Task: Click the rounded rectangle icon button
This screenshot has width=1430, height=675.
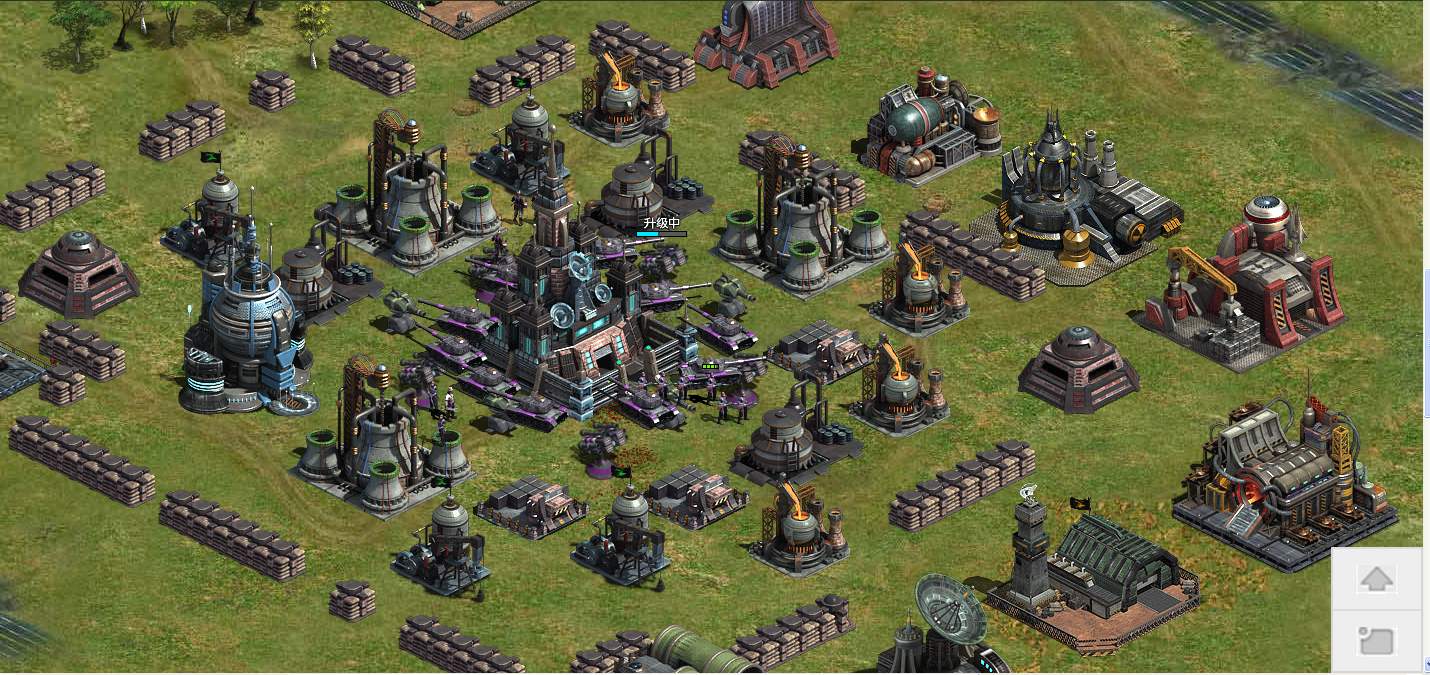Action: 1376,640
